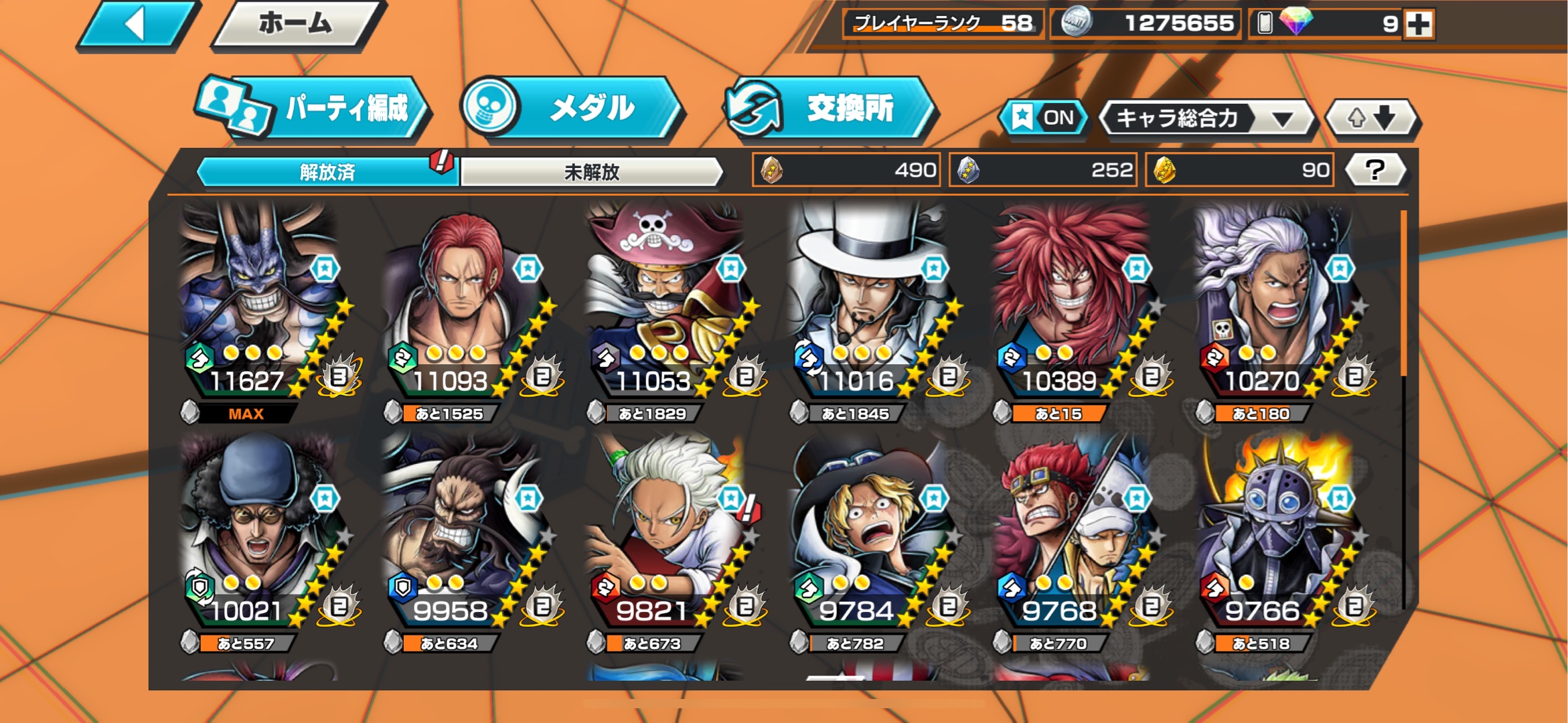Switch to the 未解放 tab
Image resolution: width=1568 pixels, height=723 pixels.
(x=592, y=172)
